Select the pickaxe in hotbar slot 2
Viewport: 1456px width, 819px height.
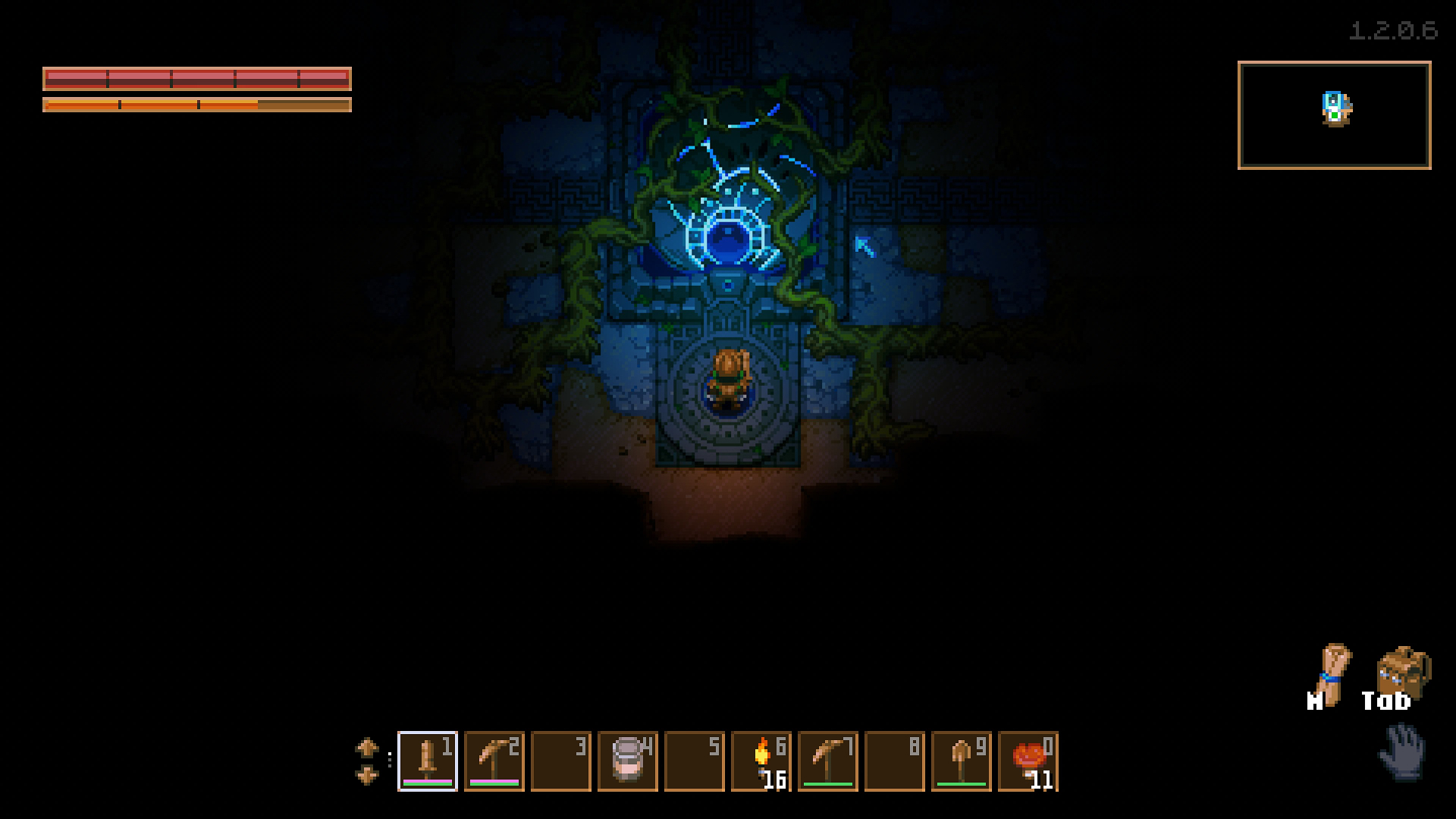(x=494, y=761)
